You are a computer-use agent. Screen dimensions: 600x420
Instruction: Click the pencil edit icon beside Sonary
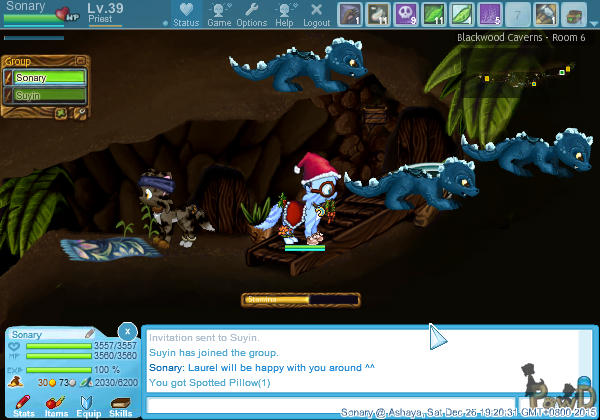(89, 334)
